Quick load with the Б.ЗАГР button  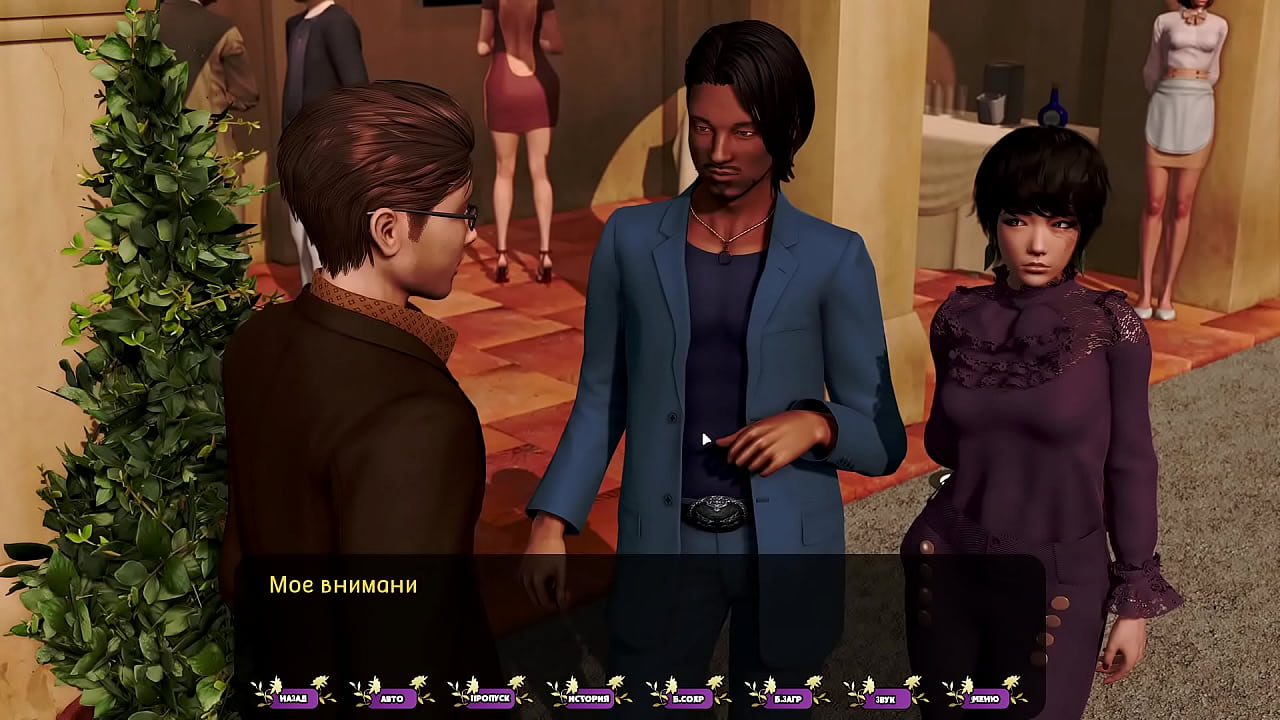pyautogui.click(x=788, y=698)
